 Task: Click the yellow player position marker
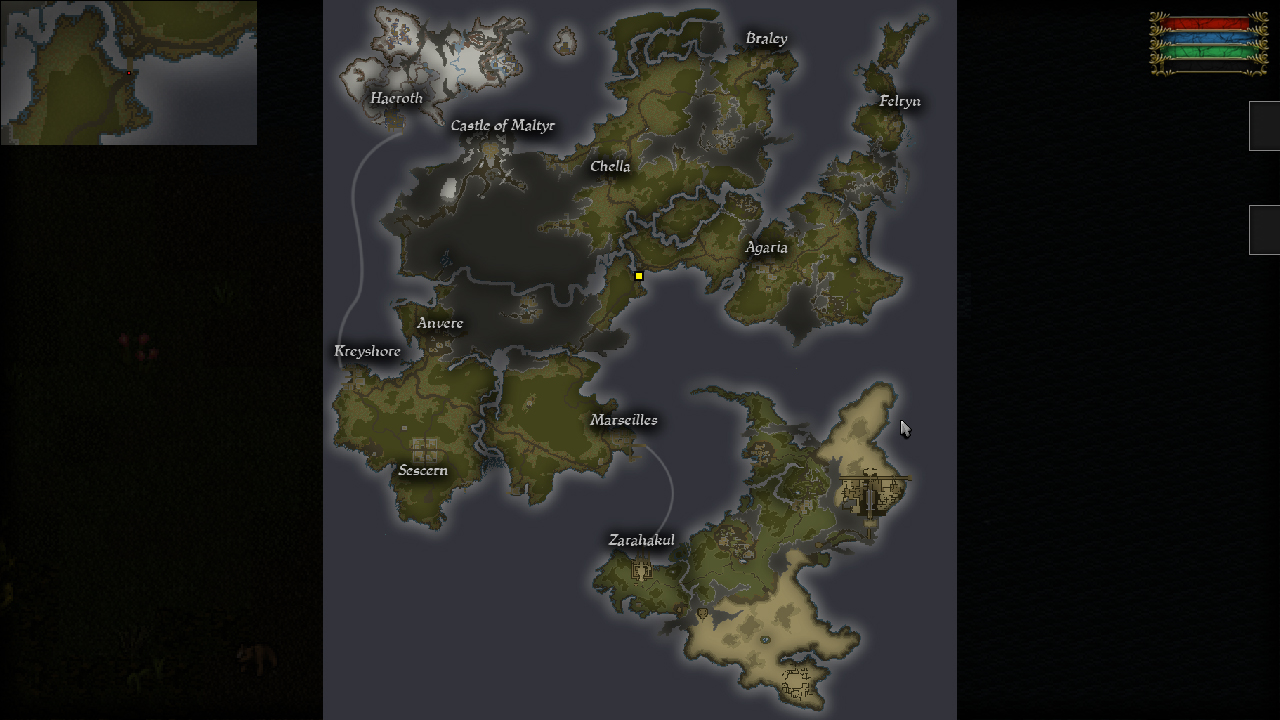pyautogui.click(x=639, y=276)
